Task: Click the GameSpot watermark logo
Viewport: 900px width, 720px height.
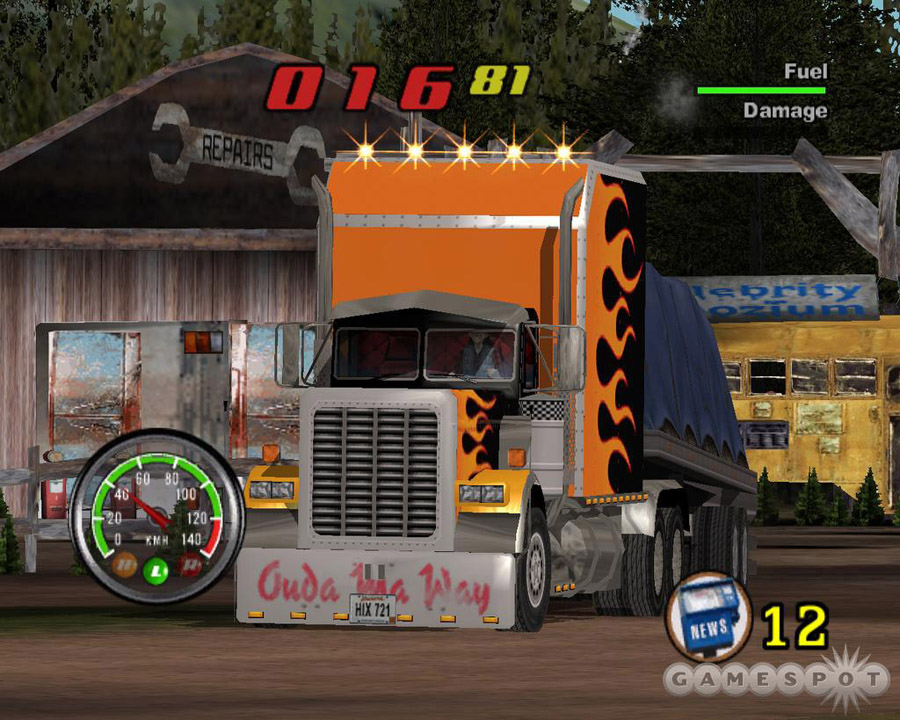Action: pyautogui.click(x=777, y=681)
